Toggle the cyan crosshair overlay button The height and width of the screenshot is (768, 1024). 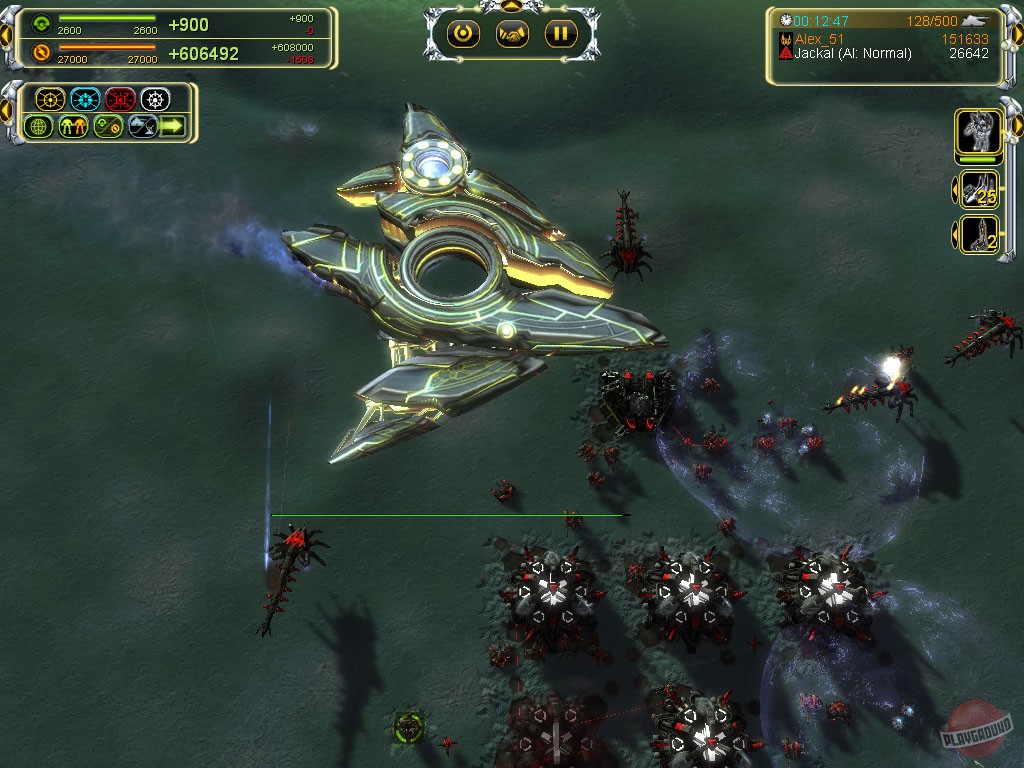[85, 99]
